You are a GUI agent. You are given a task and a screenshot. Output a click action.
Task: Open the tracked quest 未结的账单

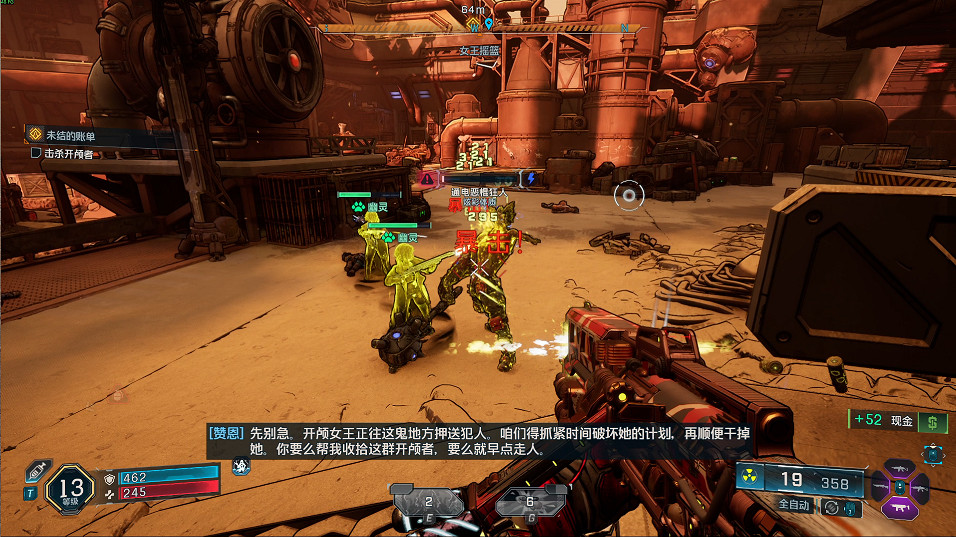point(74,134)
